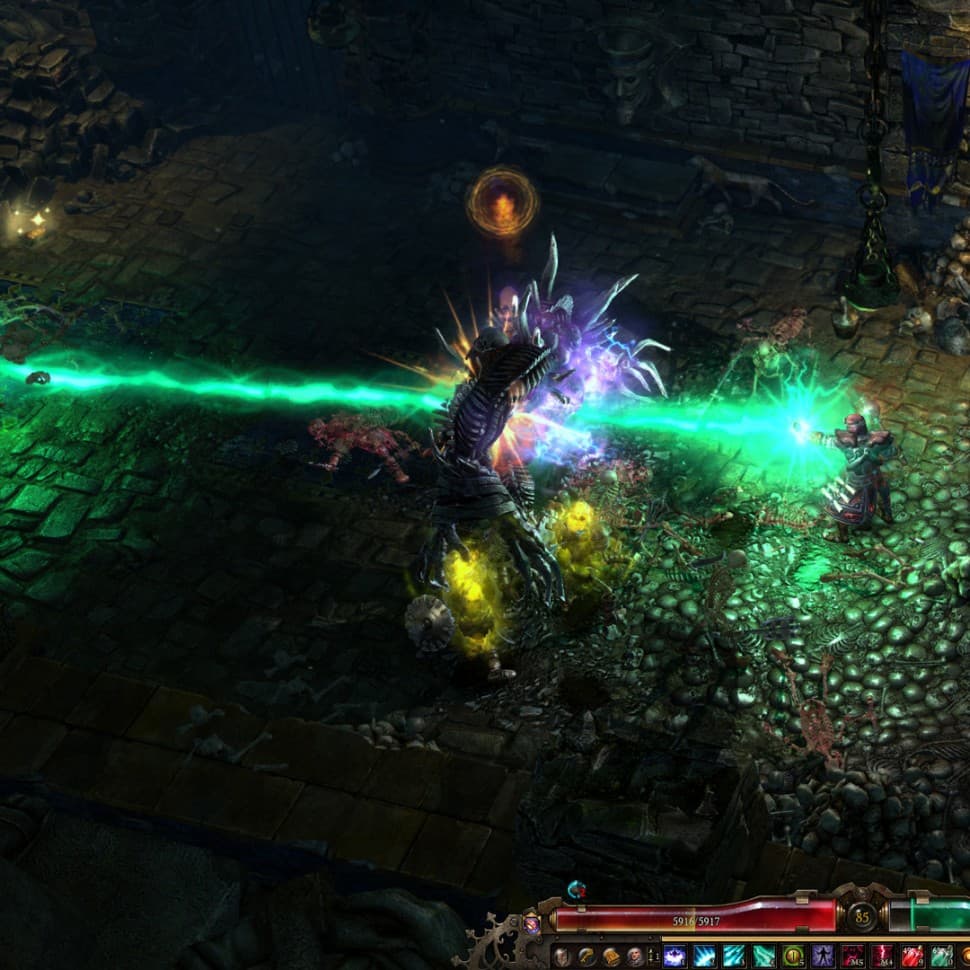The height and width of the screenshot is (970, 970).
Task: Activate the purple-blue burst skill
Action: coord(675,956)
